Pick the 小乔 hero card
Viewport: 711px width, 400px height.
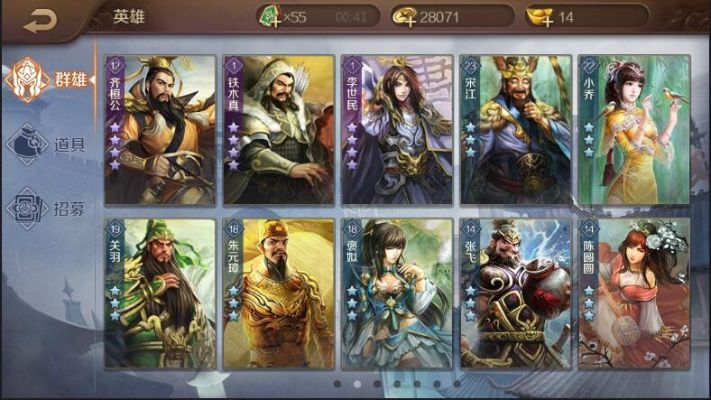634,130
